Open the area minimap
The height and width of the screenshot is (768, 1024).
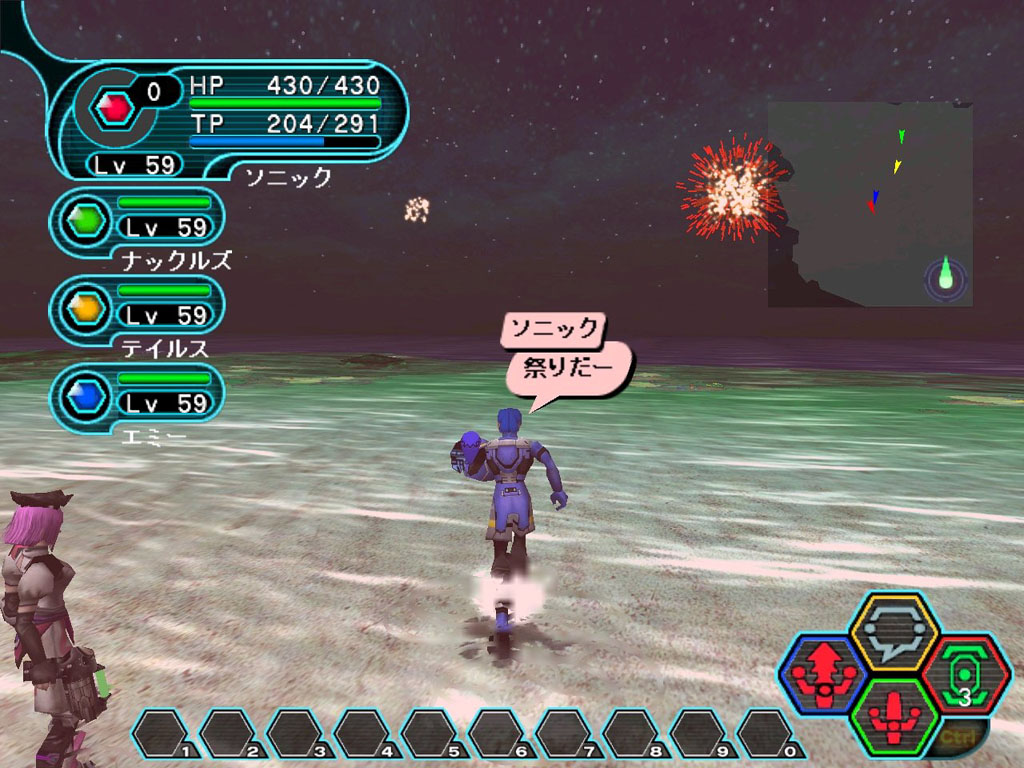pos(870,203)
